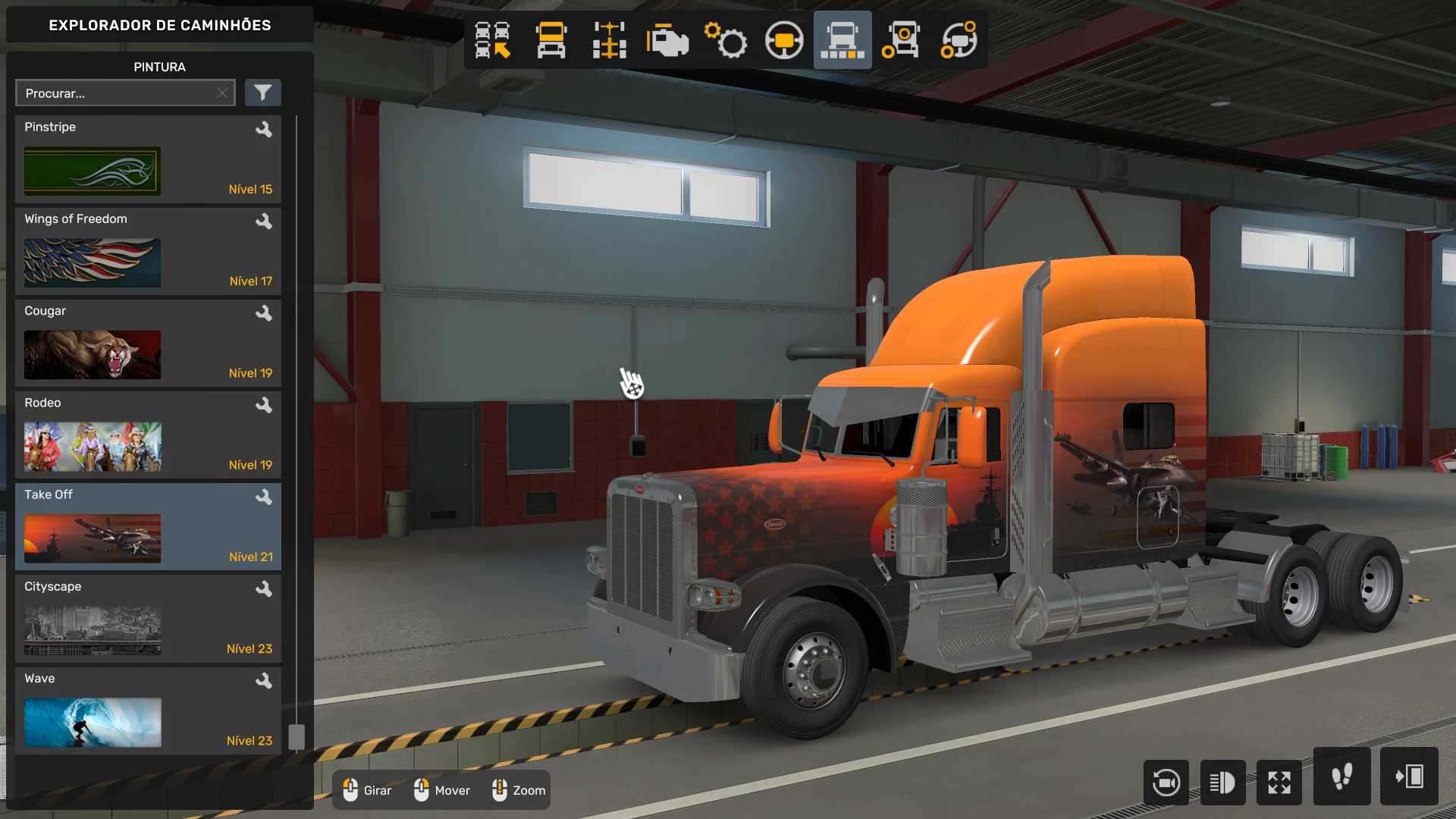The image size is (1456, 819).
Task: Switch to the steering wheel interior tab
Action: (784, 40)
